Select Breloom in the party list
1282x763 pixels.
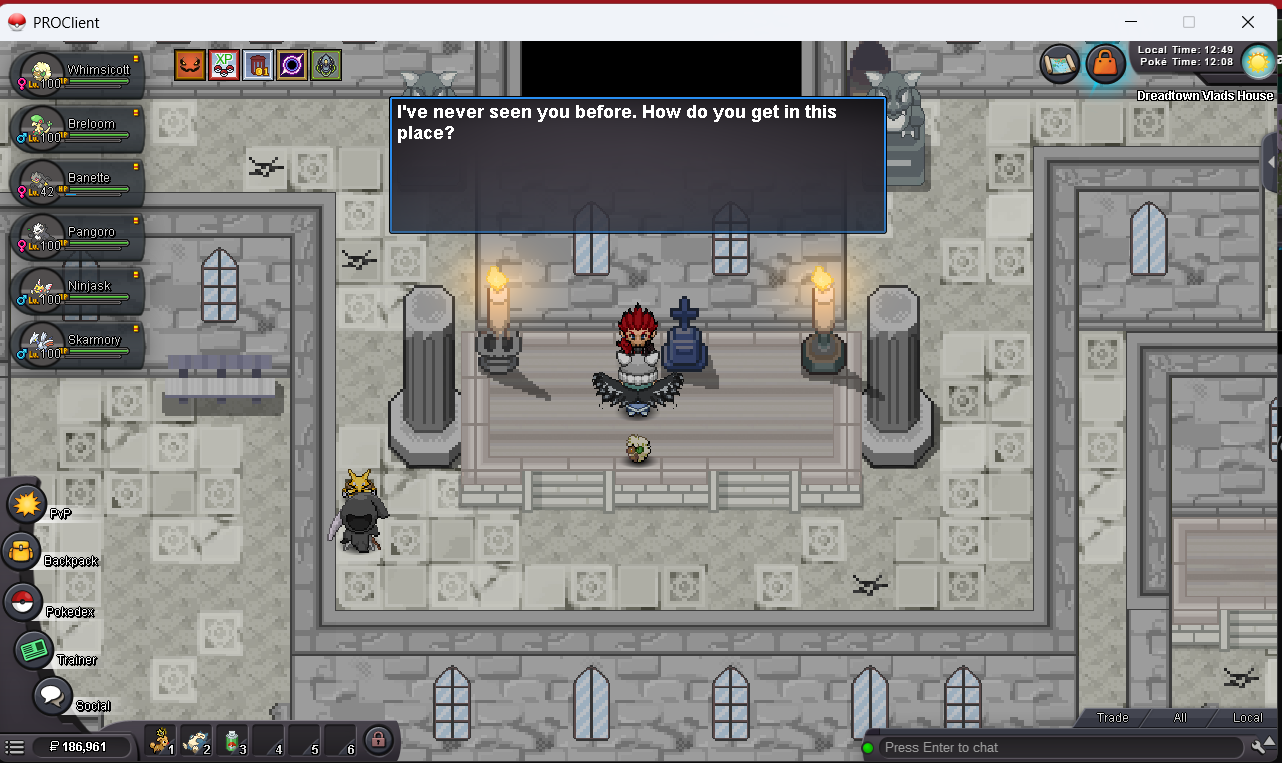coord(78,127)
